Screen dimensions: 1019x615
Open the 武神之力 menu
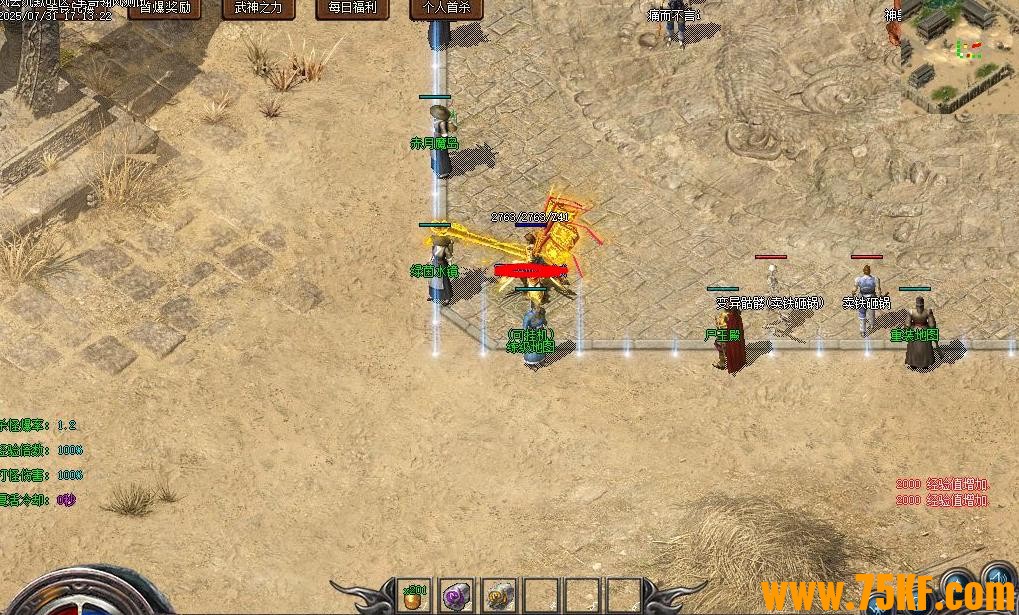coord(258,8)
